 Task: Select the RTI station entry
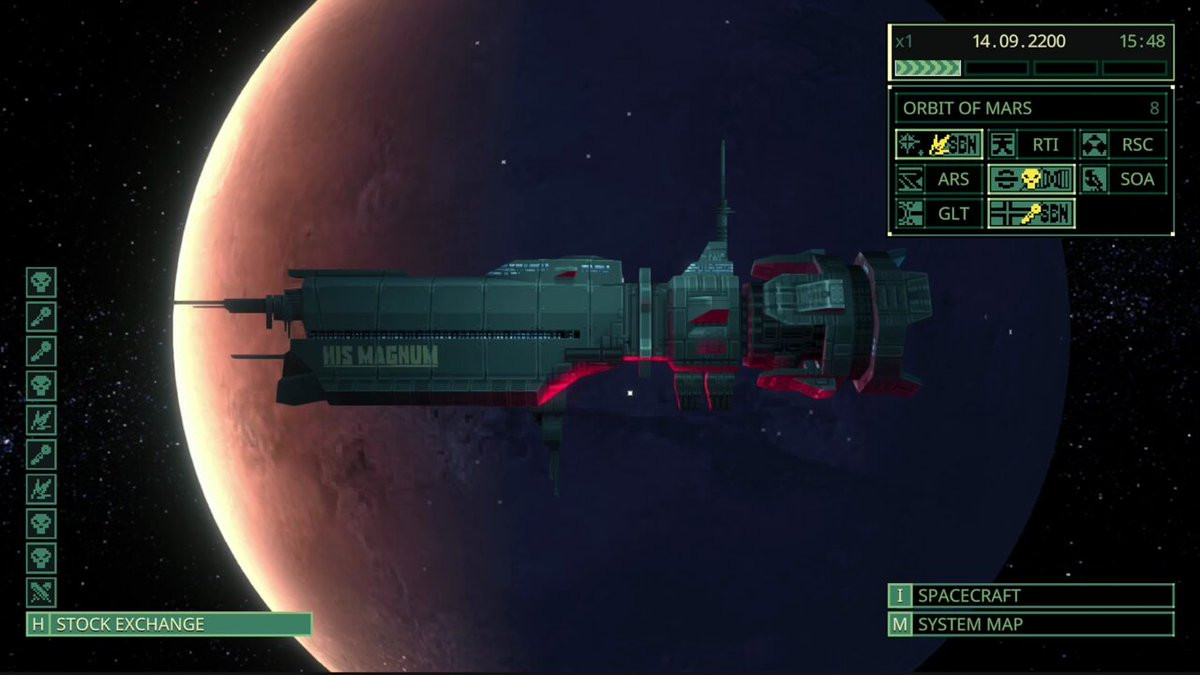1031,144
